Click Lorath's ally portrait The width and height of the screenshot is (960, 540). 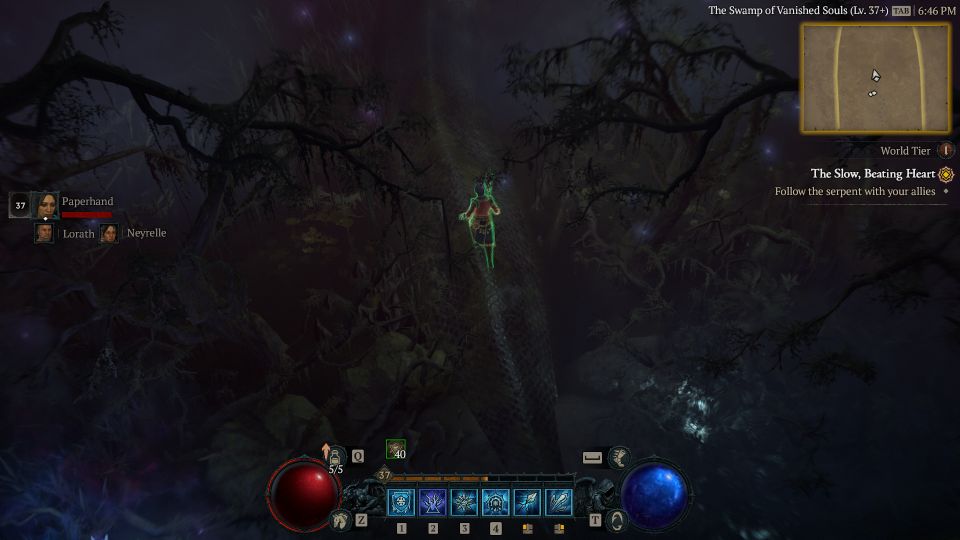point(44,233)
